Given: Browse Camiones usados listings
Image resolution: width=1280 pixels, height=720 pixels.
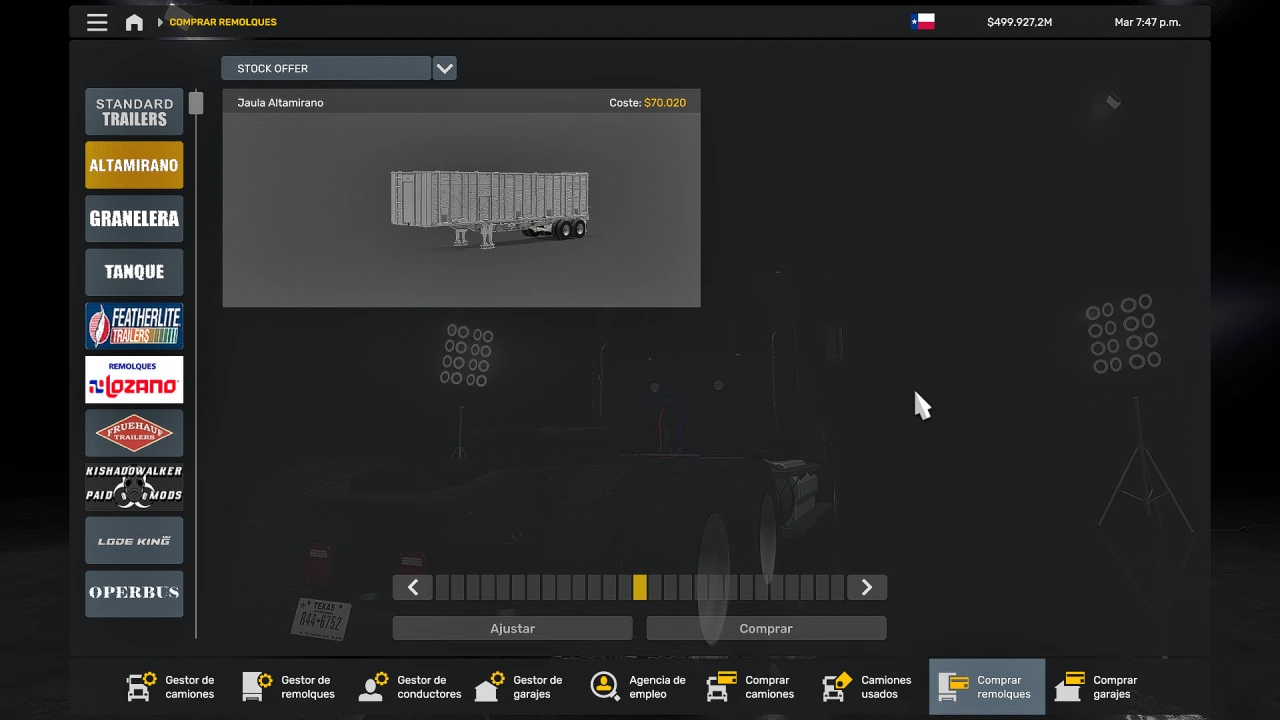Looking at the screenshot, I should [867, 687].
